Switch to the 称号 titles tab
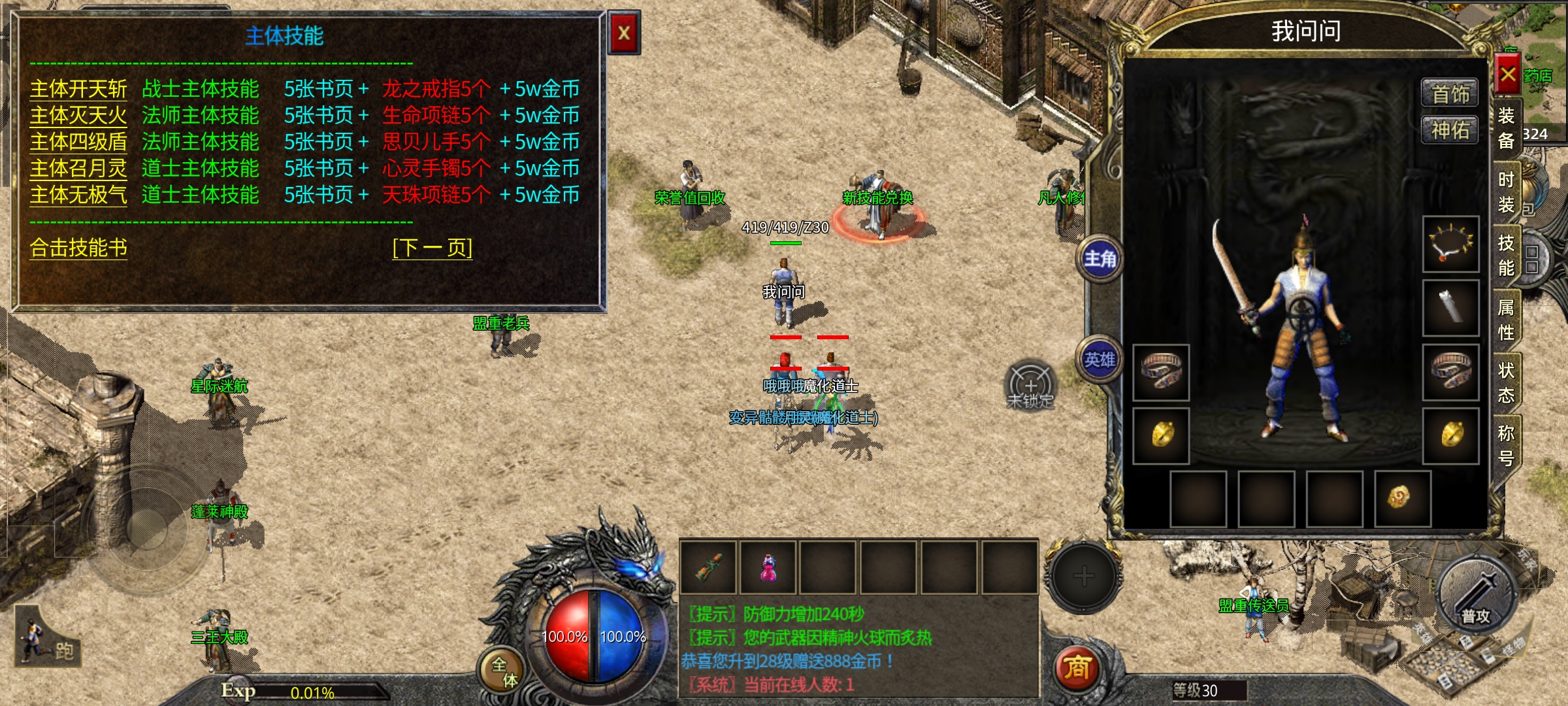The height and width of the screenshot is (706, 1568). point(1506,446)
